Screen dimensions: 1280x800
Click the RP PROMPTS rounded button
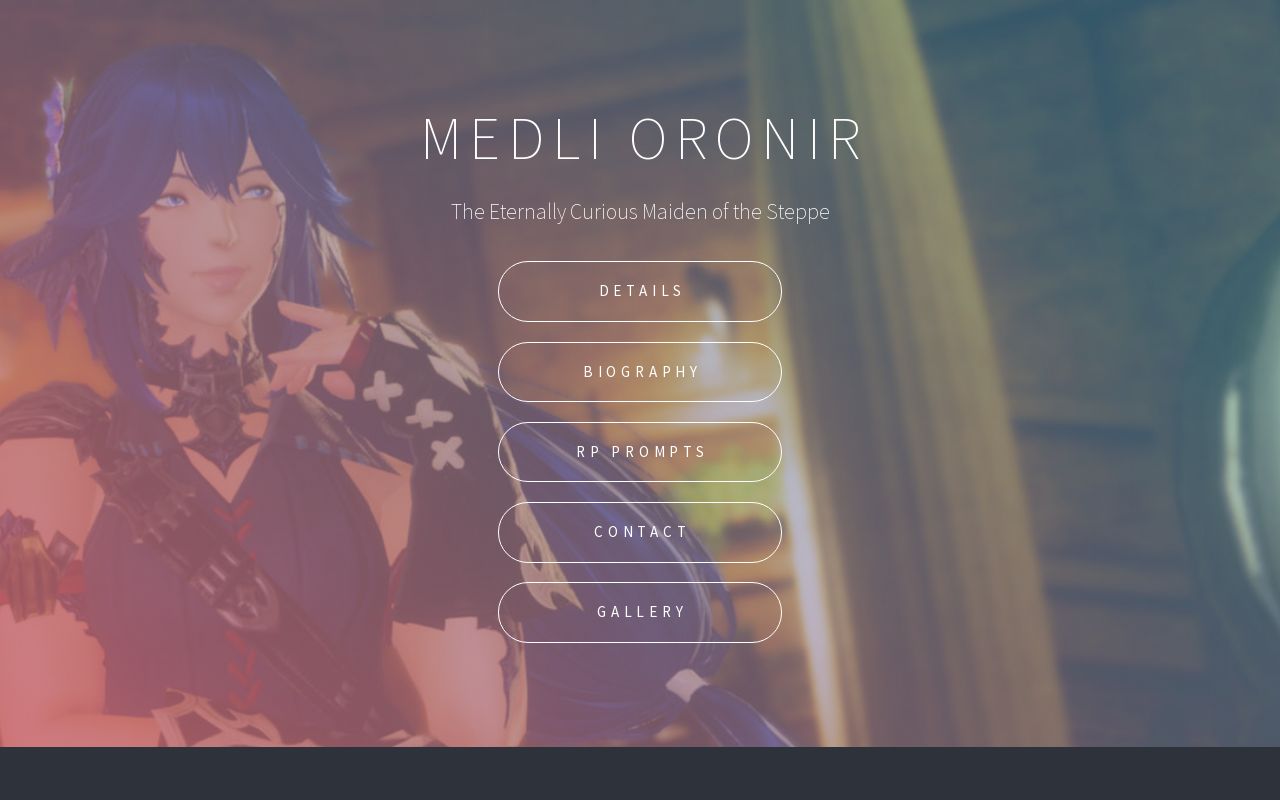click(x=640, y=452)
